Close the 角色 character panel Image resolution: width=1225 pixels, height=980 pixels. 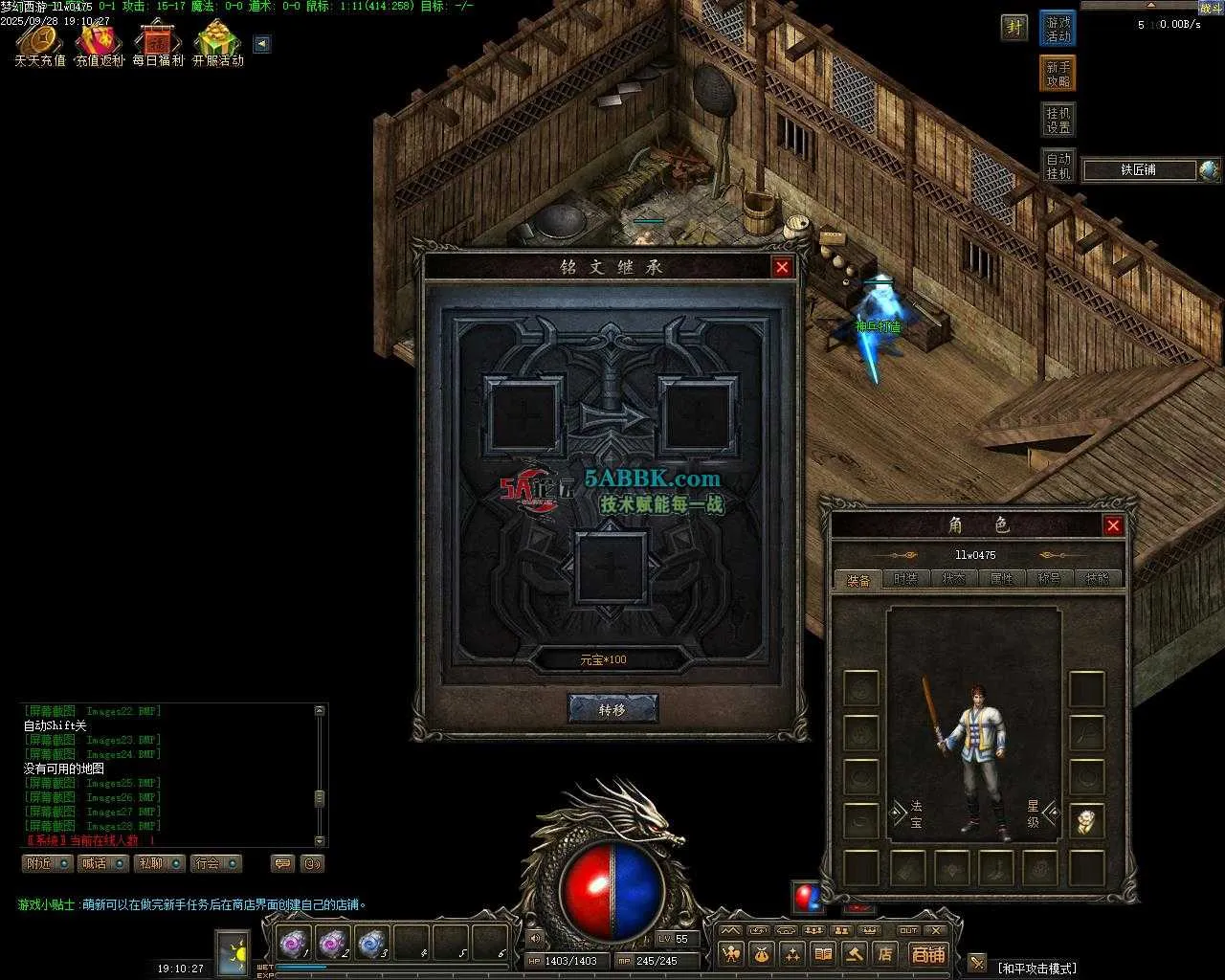click(x=1113, y=525)
